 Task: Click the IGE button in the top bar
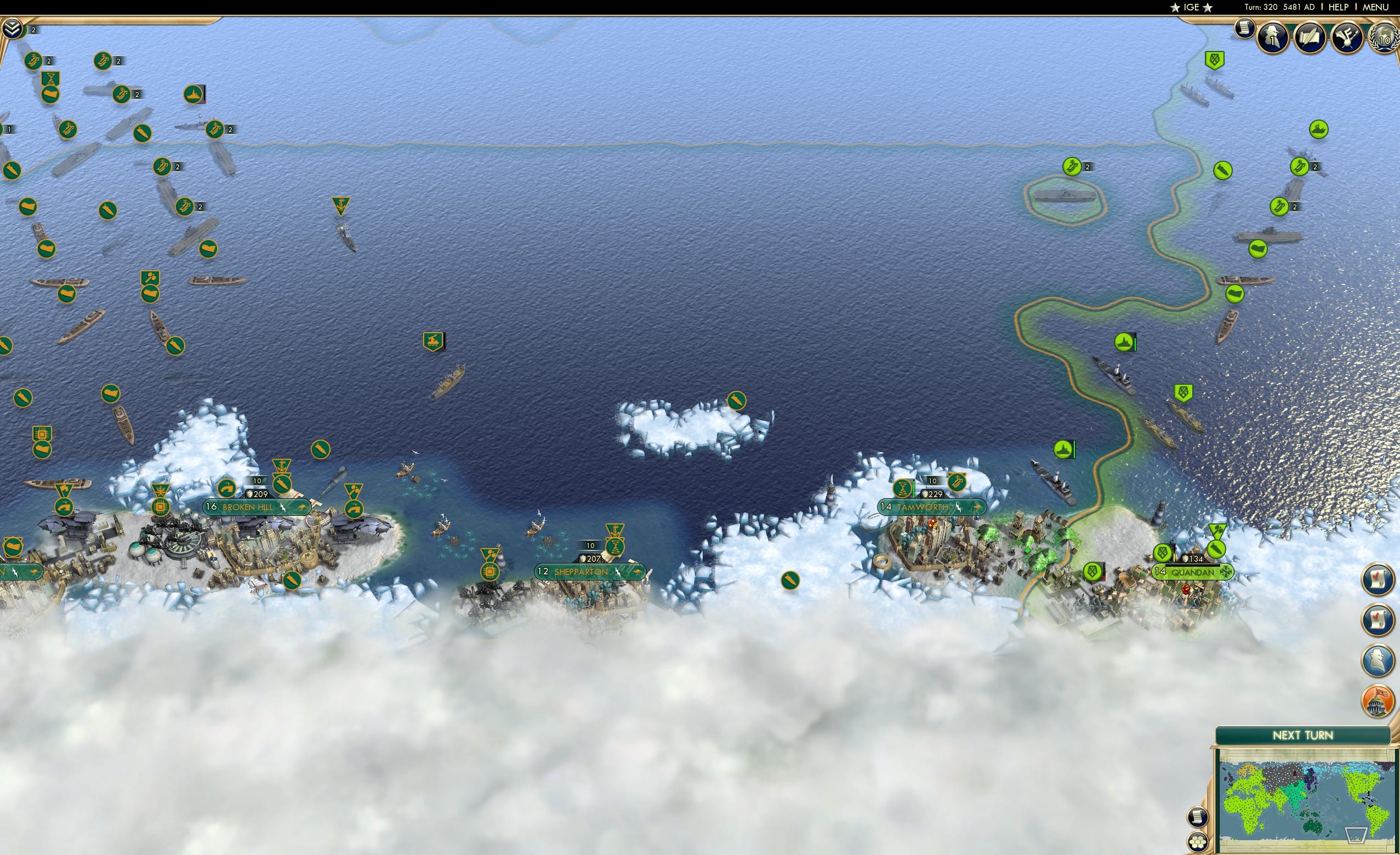1191,7
